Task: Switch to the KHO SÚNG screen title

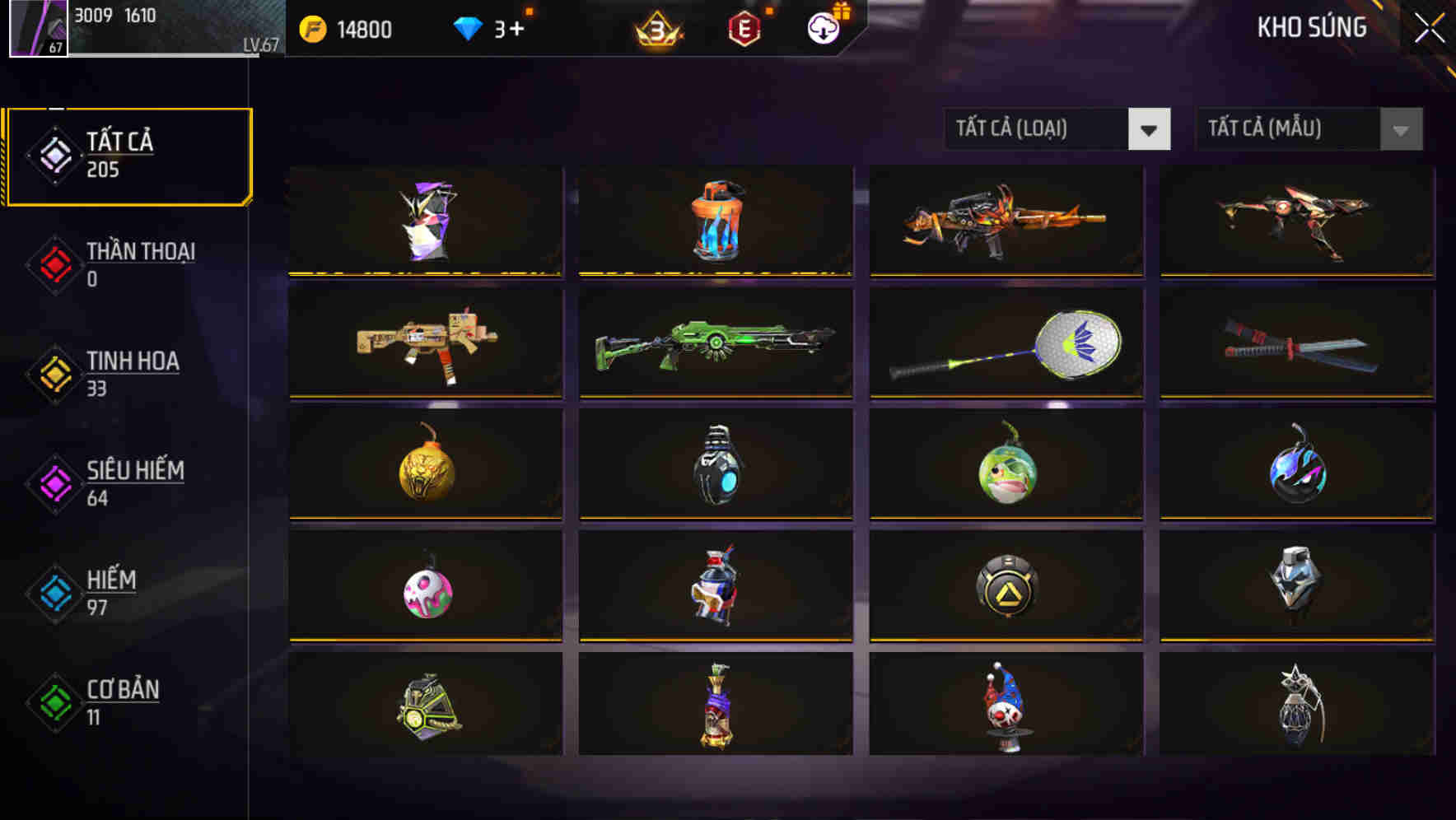Action: coord(1311,26)
